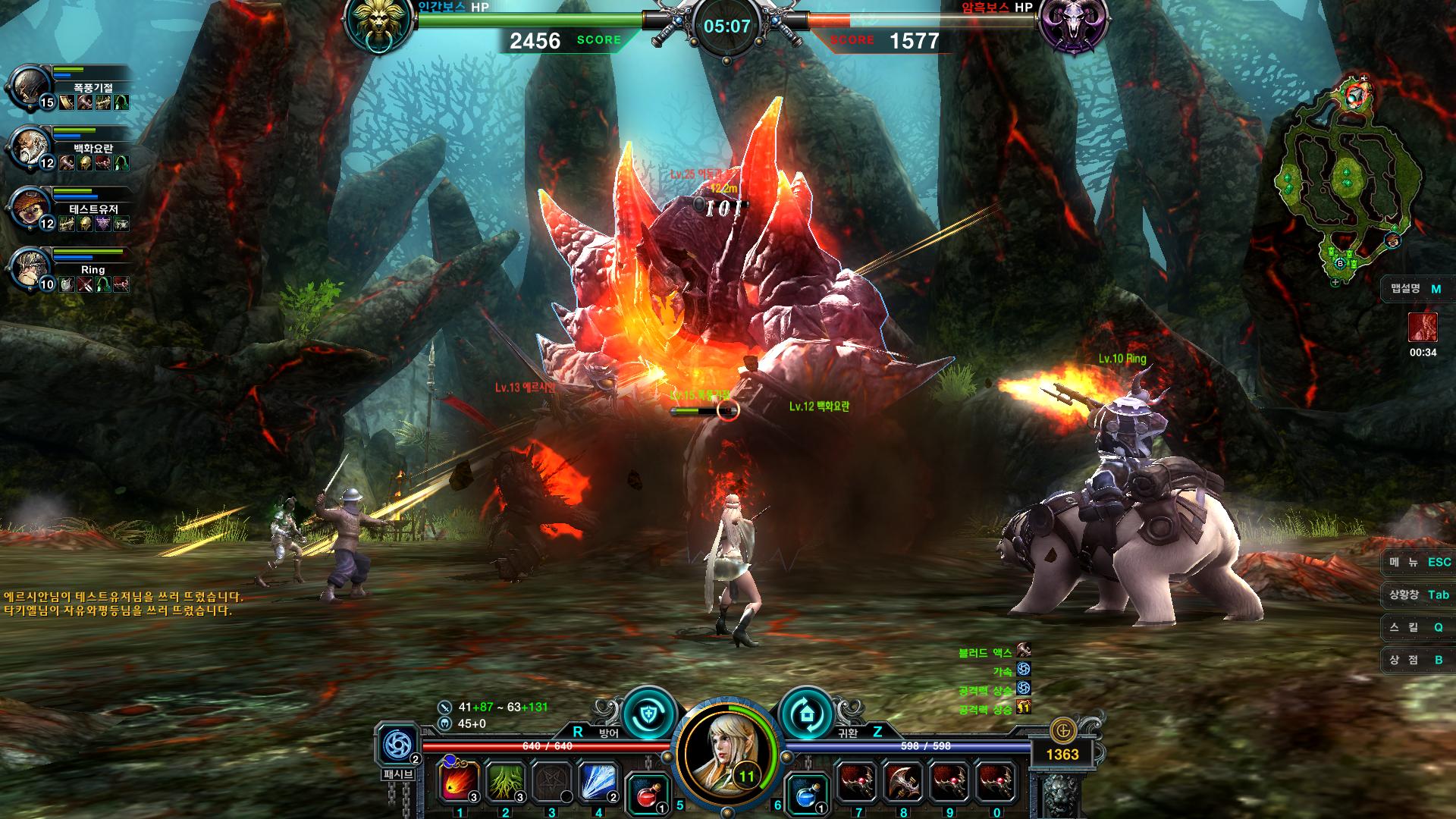This screenshot has height=819, width=1456.
Task: Select teammate 백화요란 portrait
Action: (30, 148)
